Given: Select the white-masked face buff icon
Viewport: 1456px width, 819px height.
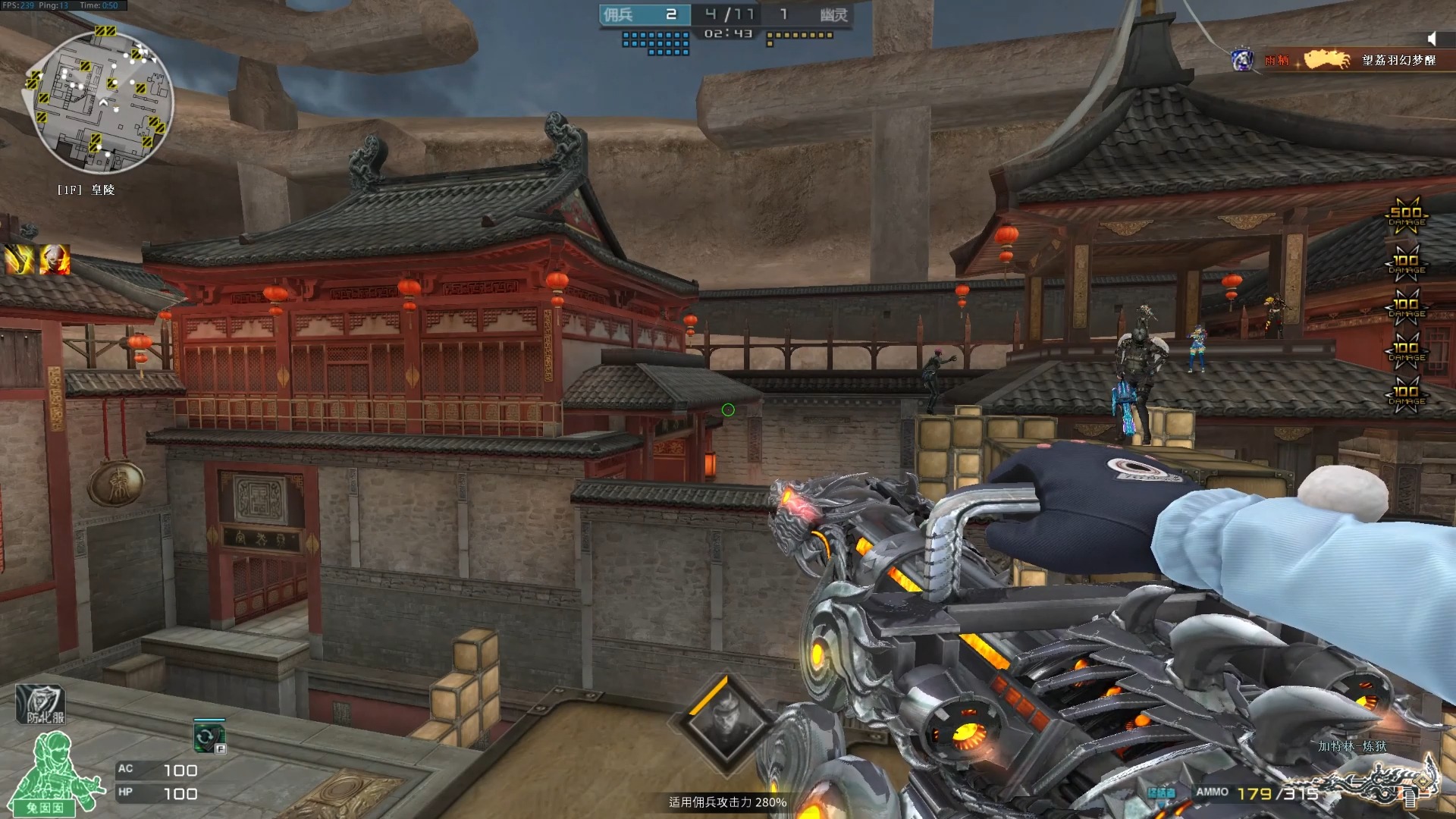Looking at the screenshot, I should coord(55,260).
